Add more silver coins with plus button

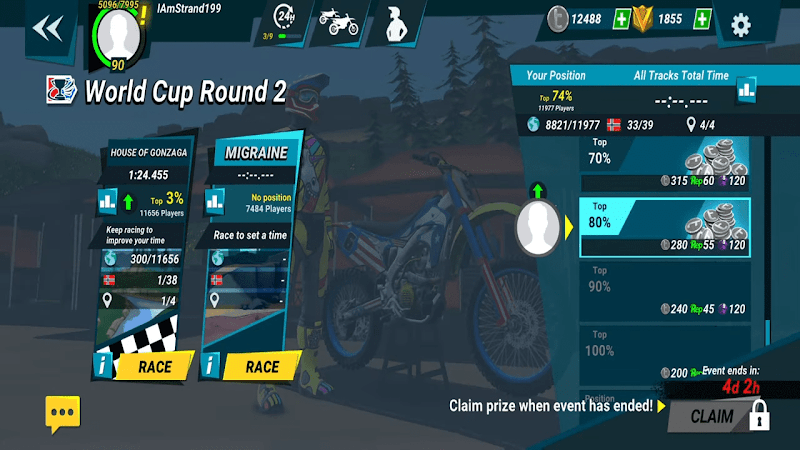[x=622, y=19]
